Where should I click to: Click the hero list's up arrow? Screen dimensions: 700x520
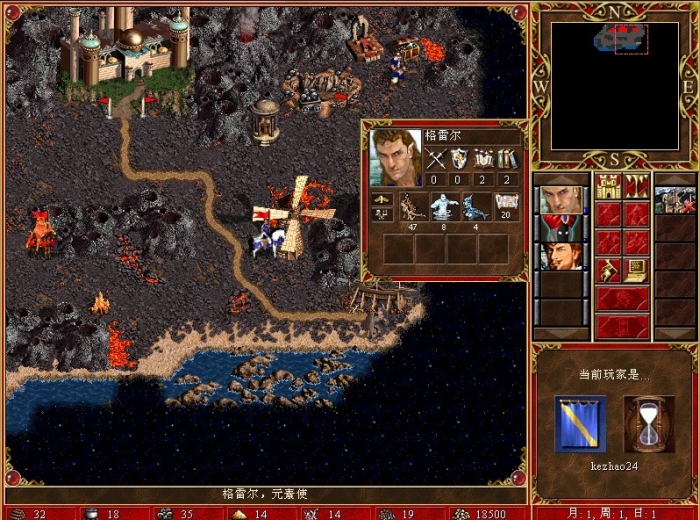click(x=560, y=179)
